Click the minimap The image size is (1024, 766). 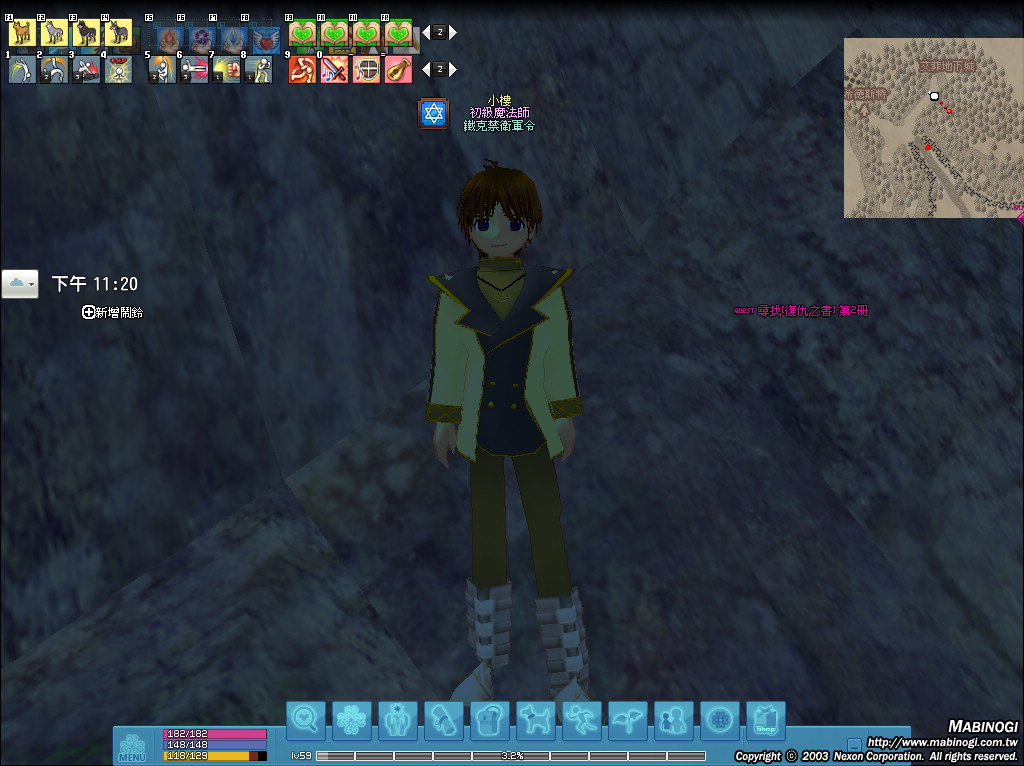coord(932,128)
